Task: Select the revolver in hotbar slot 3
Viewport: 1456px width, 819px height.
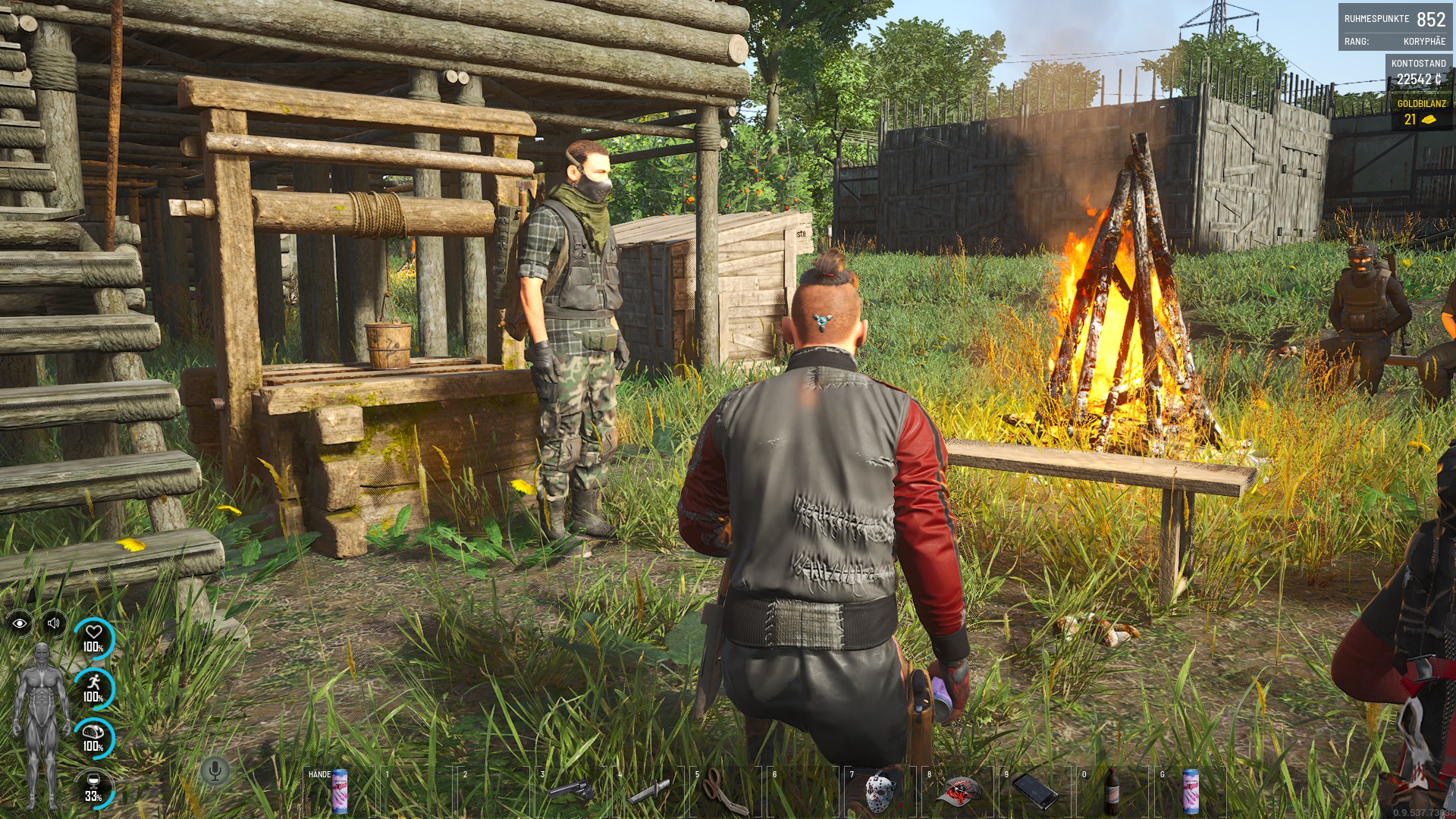Action: 571,792
